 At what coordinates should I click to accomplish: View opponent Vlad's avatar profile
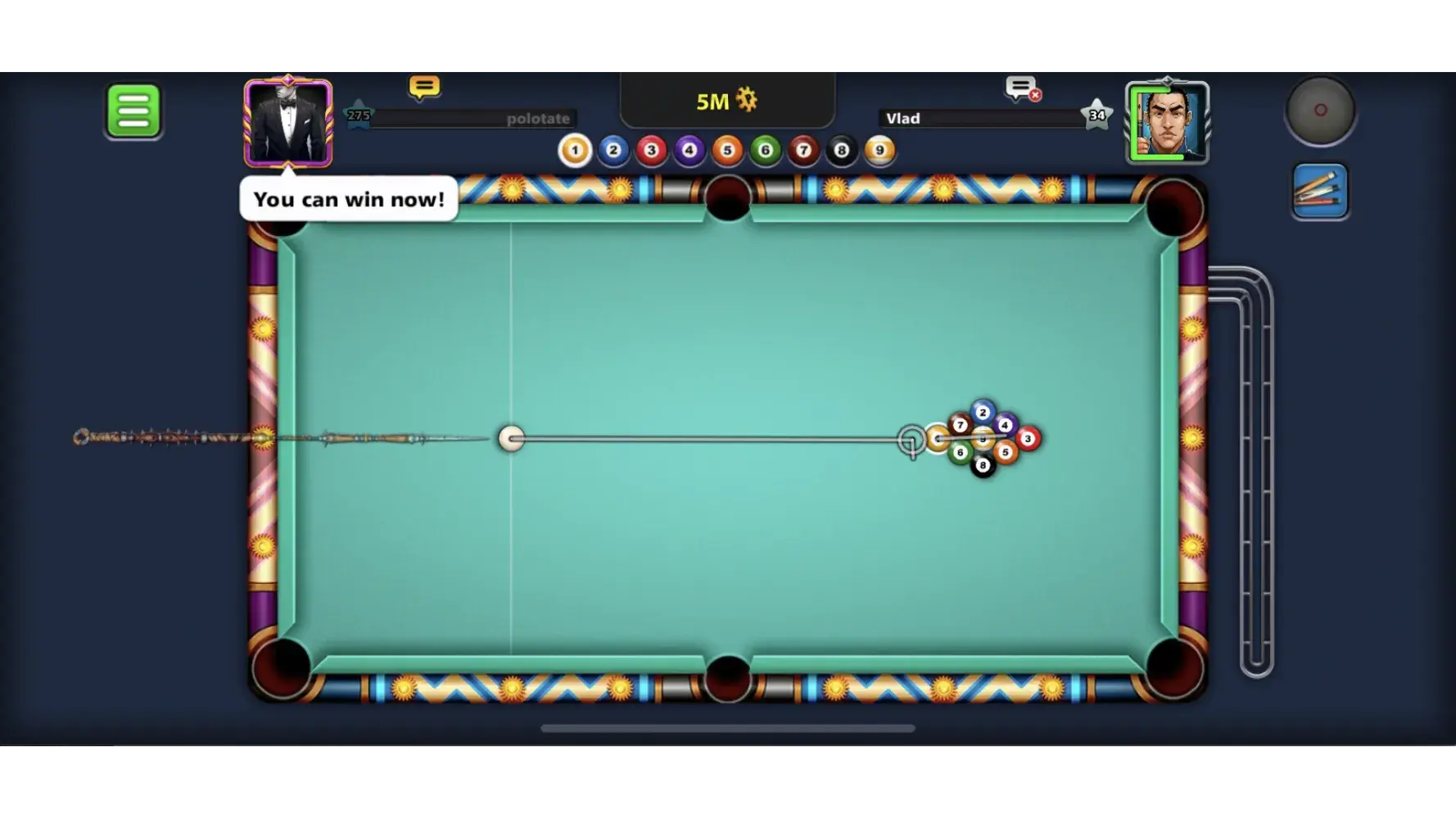(1167, 124)
